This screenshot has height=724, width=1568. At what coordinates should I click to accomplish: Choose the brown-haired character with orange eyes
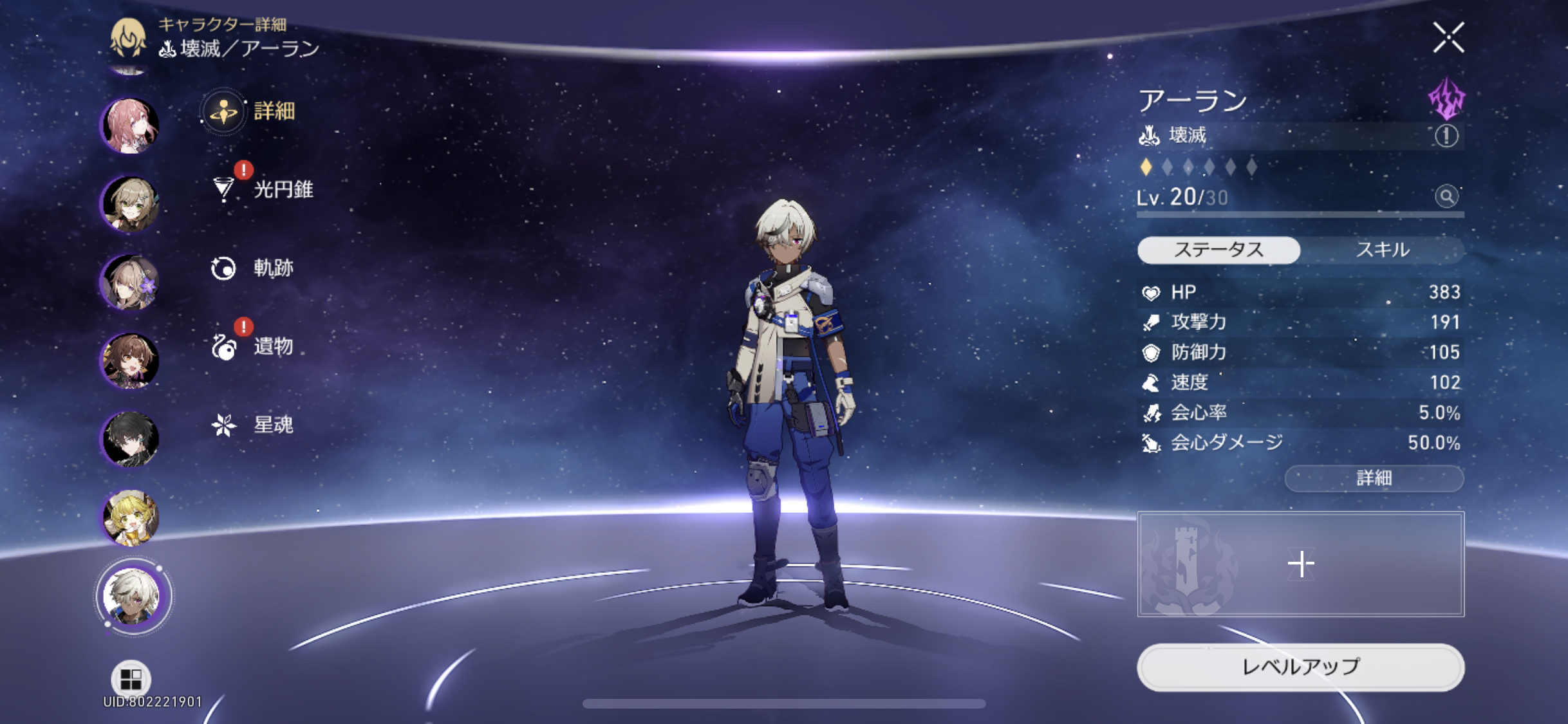(131, 360)
